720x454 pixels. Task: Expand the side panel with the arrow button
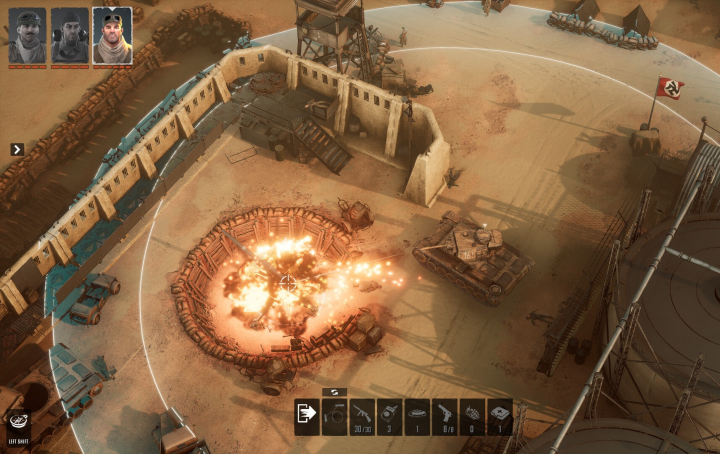(x=17, y=149)
